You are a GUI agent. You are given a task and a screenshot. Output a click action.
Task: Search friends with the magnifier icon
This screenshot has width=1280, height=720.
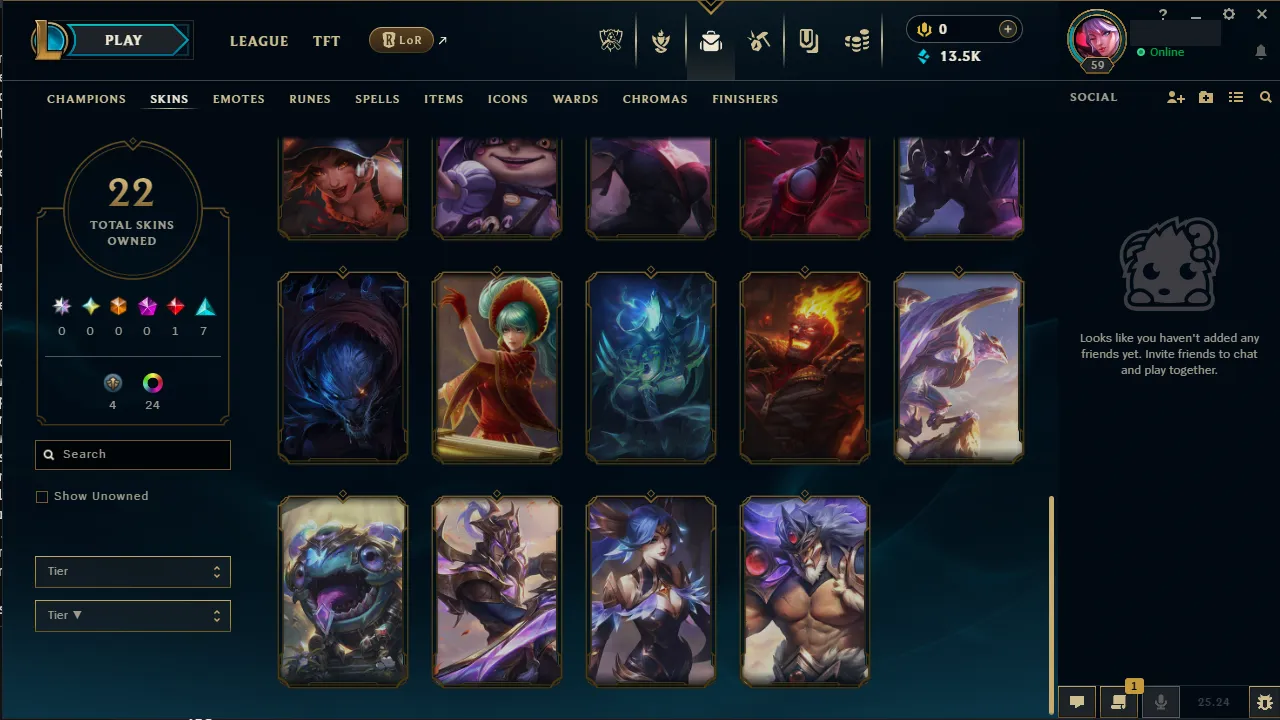click(x=1266, y=97)
